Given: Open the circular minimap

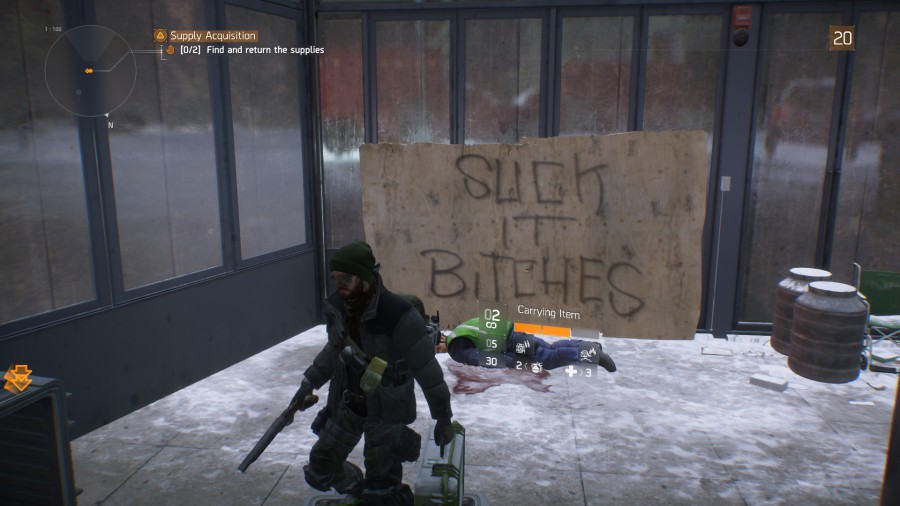Looking at the screenshot, I should (90, 70).
